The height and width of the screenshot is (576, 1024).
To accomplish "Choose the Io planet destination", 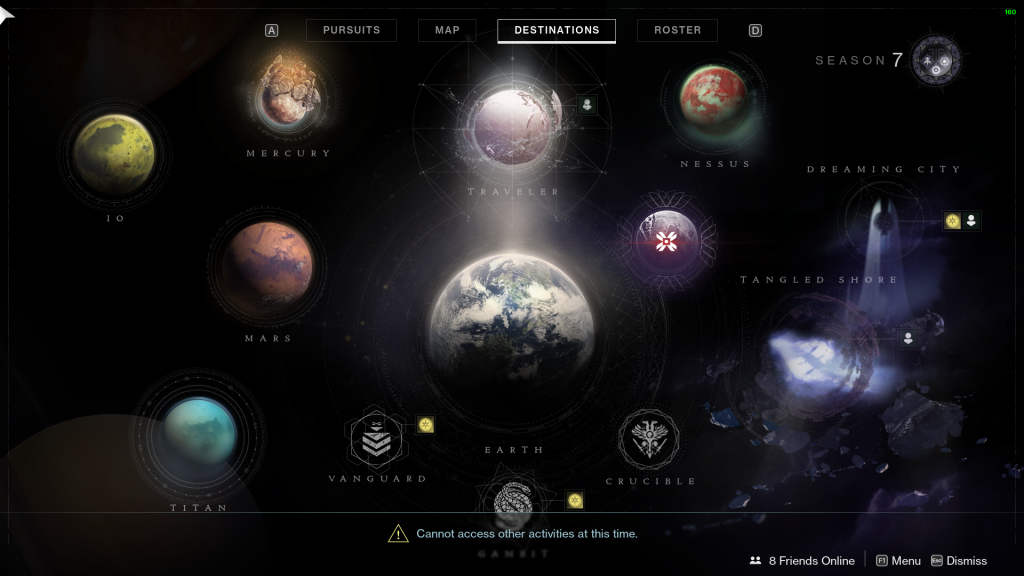I will tap(114, 155).
